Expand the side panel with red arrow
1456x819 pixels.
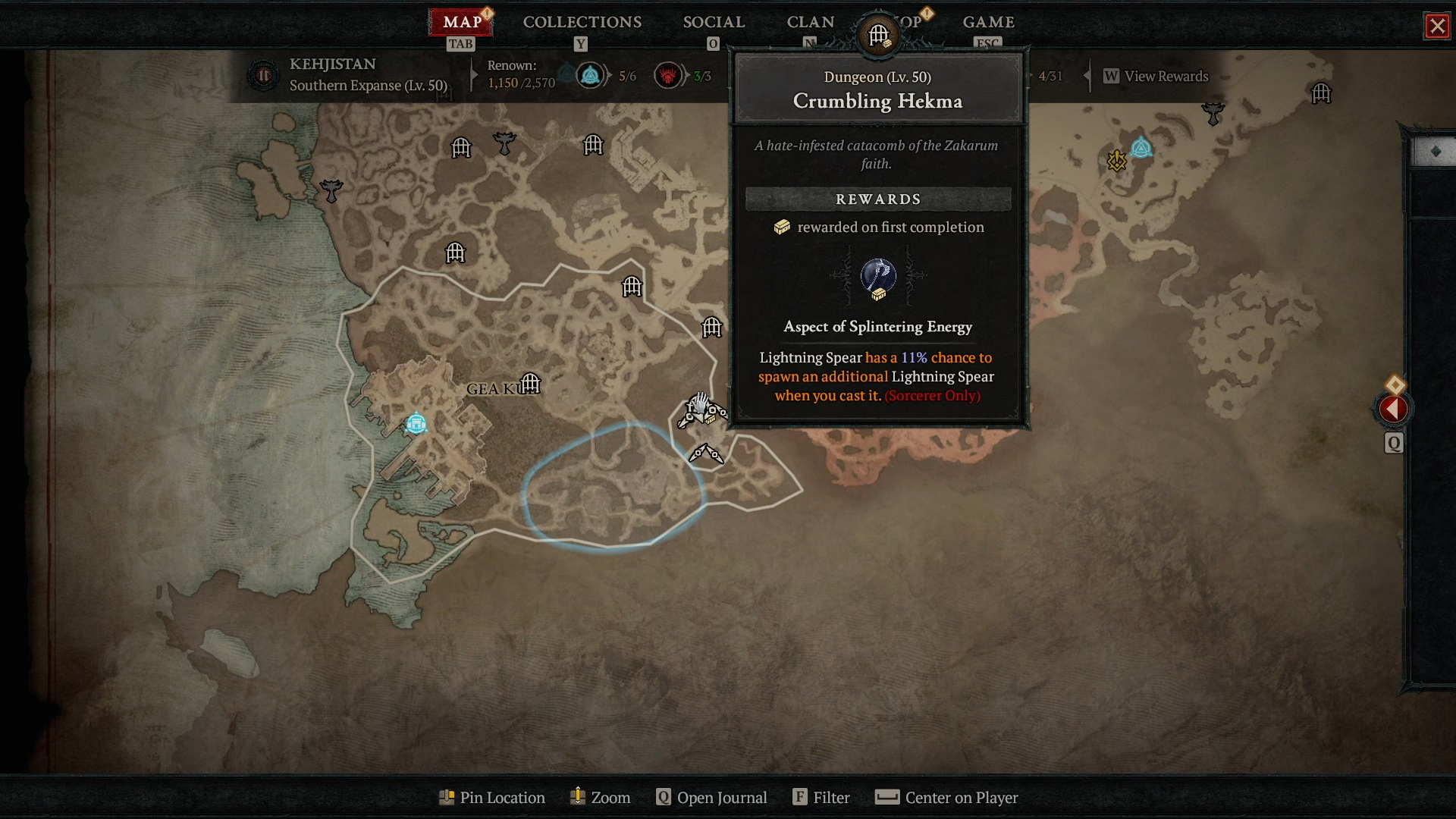pyautogui.click(x=1393, y=409)
